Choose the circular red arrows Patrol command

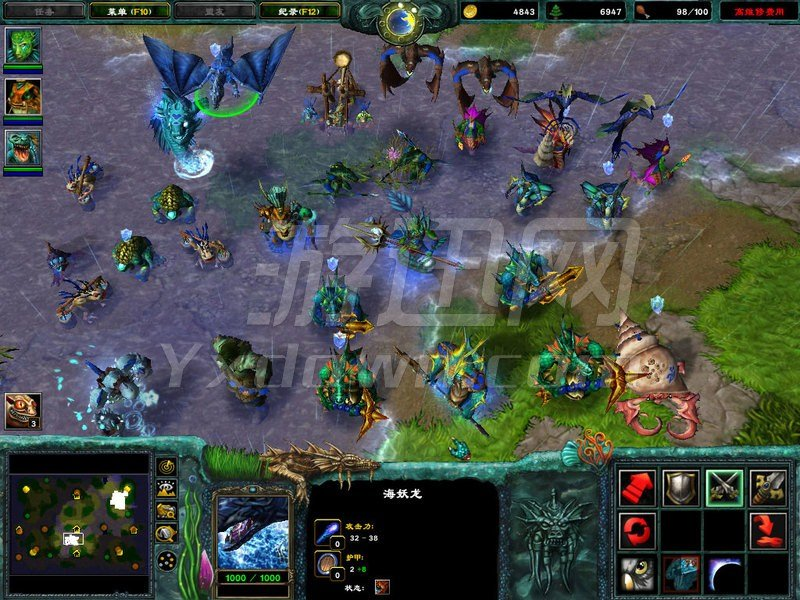click(637, 531)
